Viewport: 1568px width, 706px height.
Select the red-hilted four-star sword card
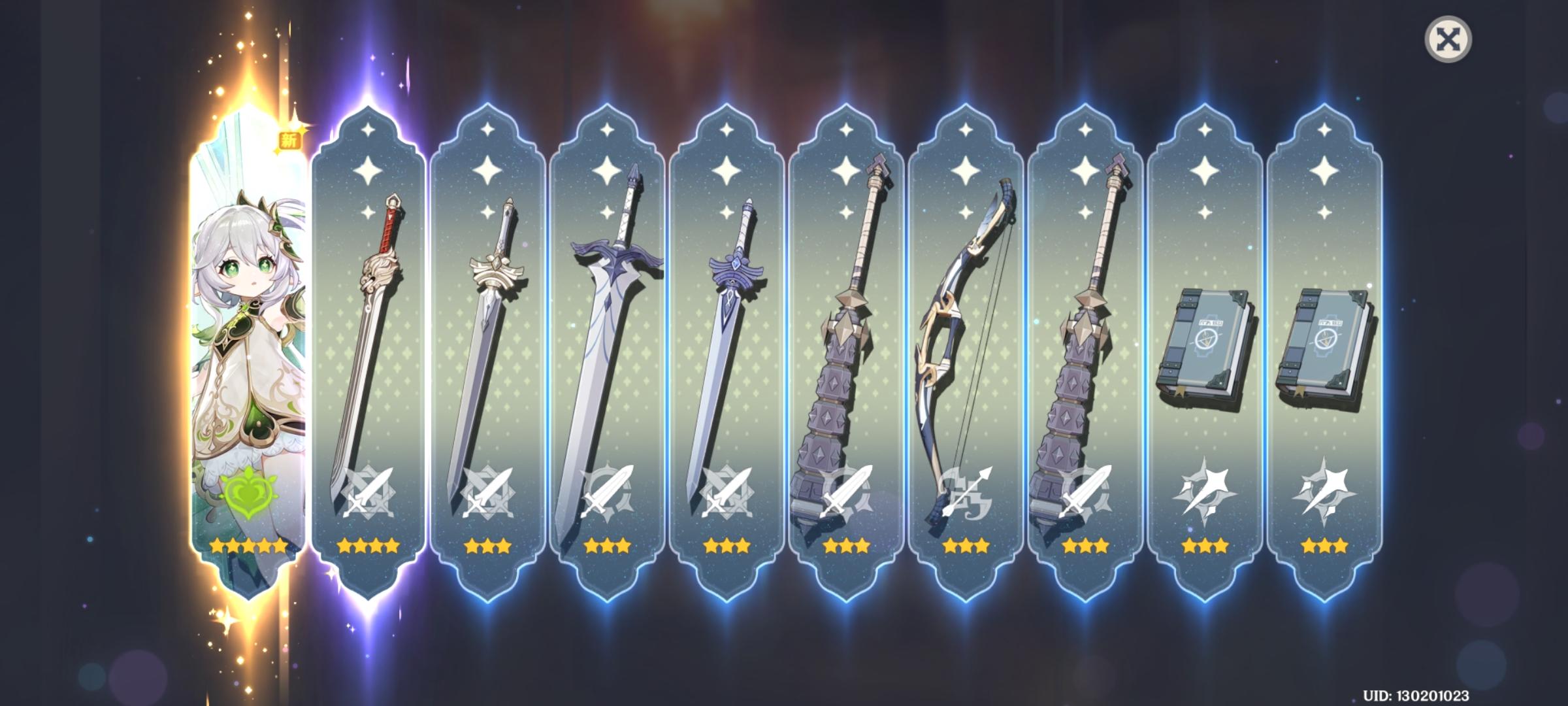[x=368, y=327]
